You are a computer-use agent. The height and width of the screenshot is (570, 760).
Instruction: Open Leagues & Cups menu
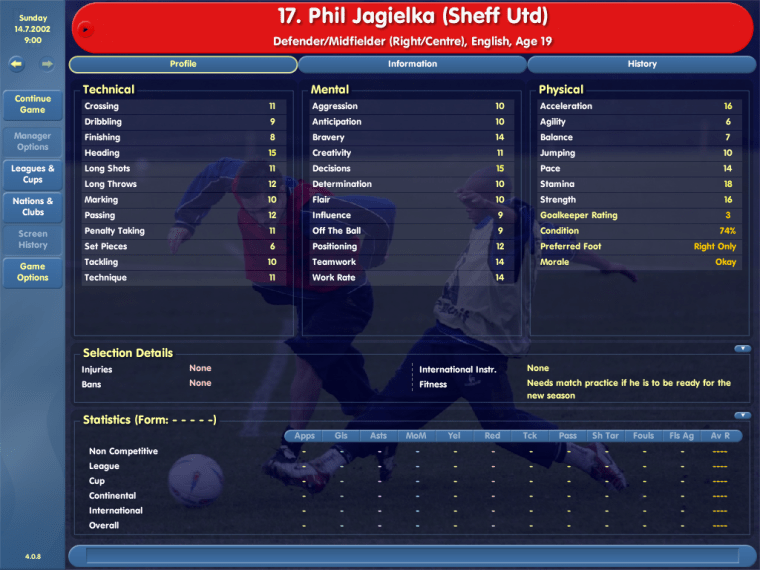[33, 174]
